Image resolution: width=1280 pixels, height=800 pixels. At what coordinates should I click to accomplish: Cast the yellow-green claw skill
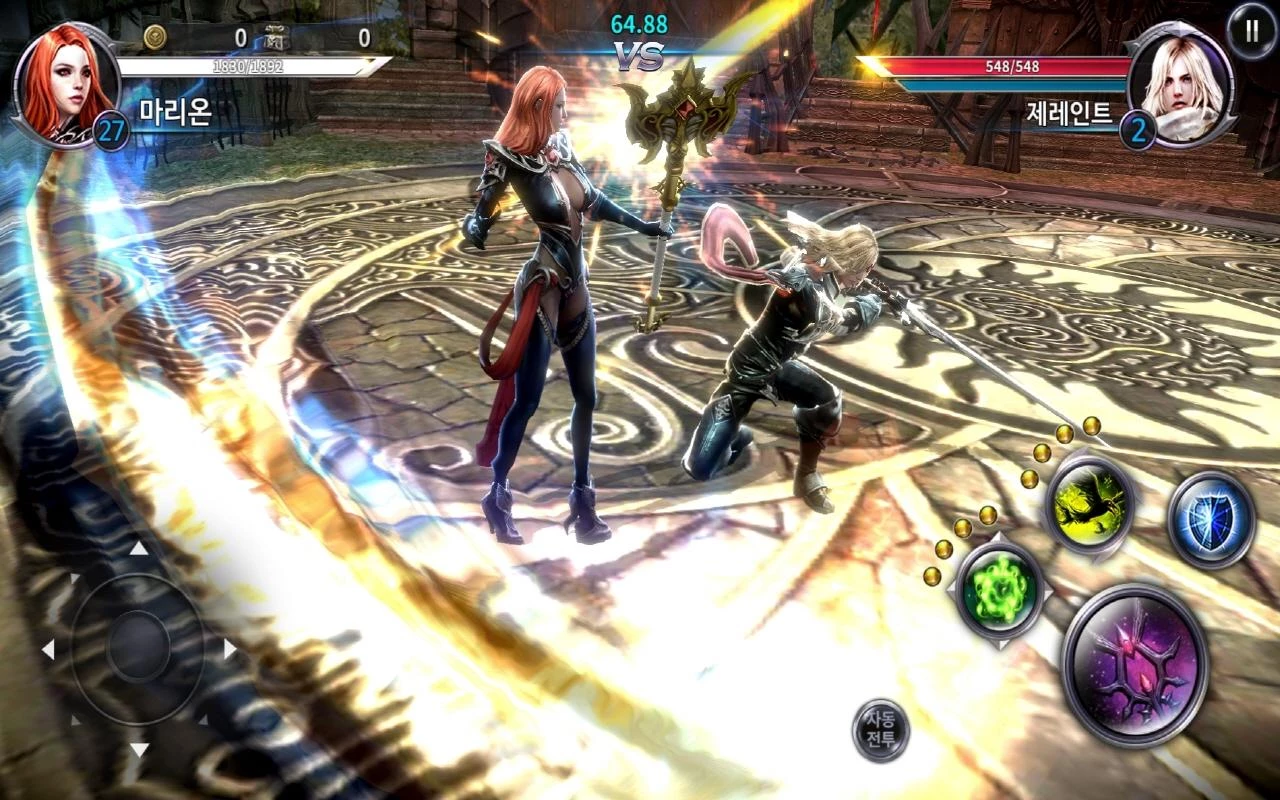(x=1089, y=504)
